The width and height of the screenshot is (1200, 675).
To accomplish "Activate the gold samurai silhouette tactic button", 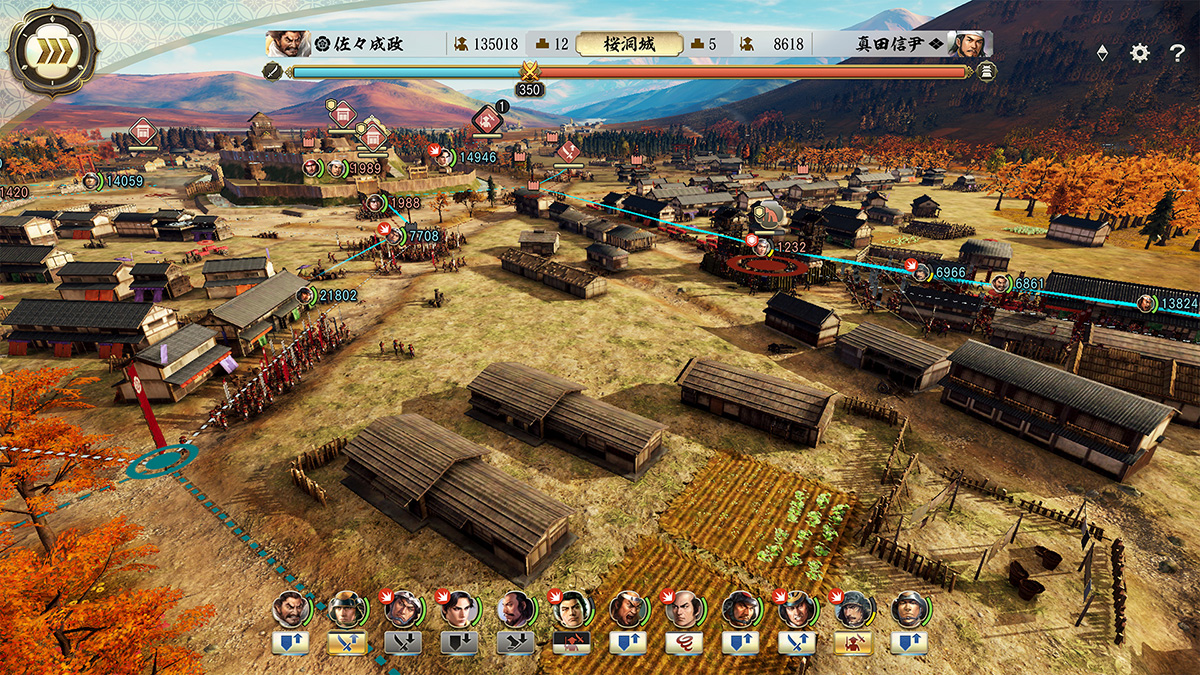I will (853, 643).
